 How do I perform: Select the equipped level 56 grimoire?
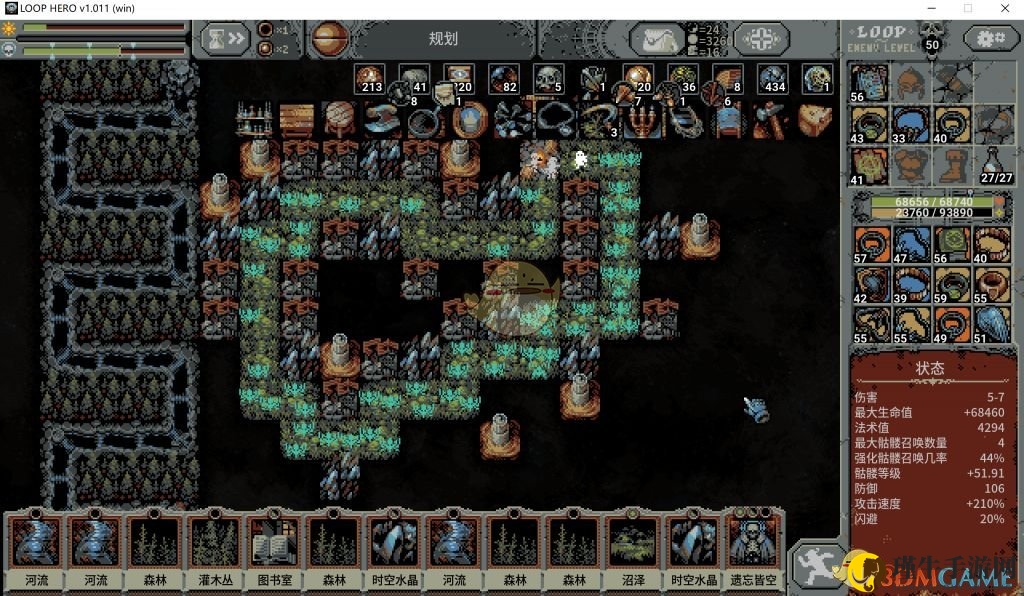click(x=868, y=83)
